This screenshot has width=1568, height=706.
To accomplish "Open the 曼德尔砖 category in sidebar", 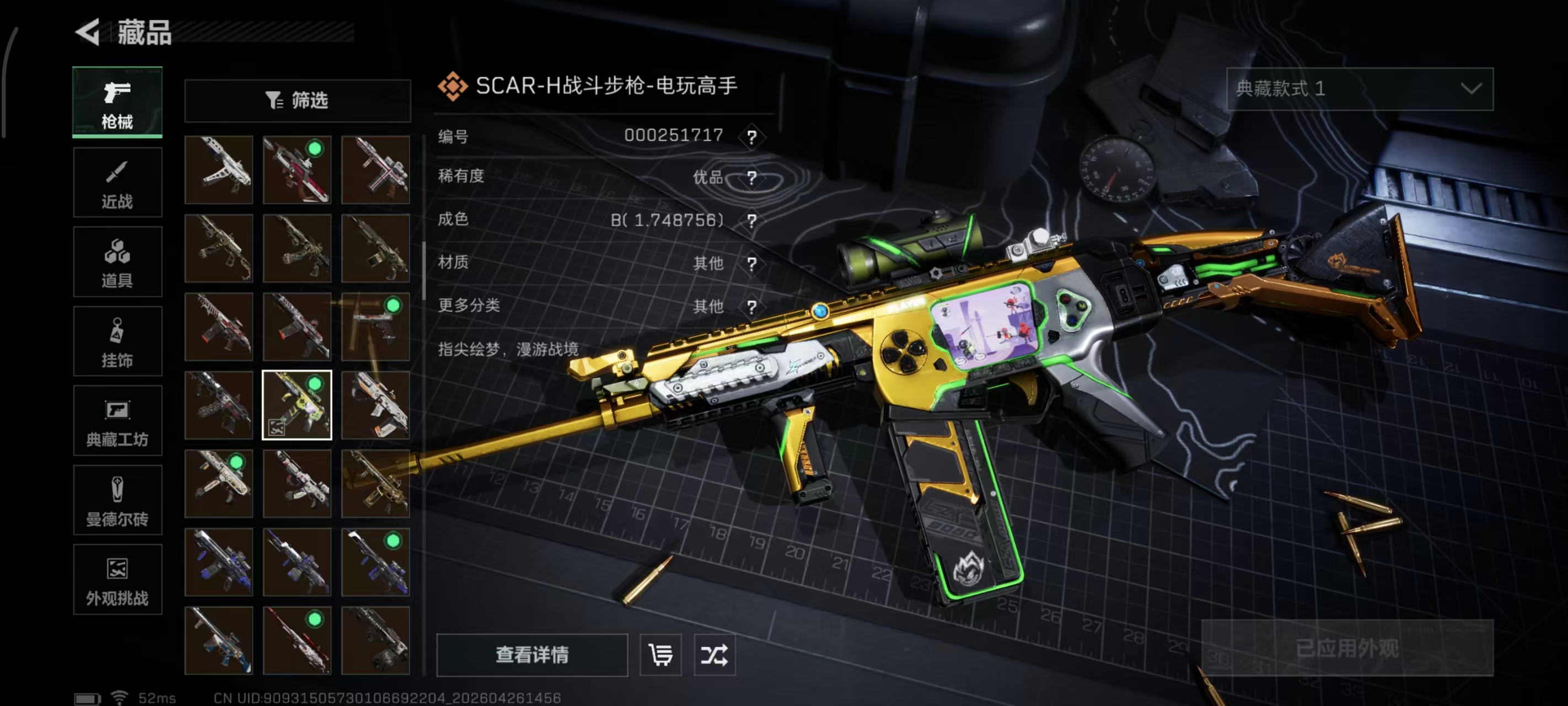I will pyautogui.click(x=117, y=500).
